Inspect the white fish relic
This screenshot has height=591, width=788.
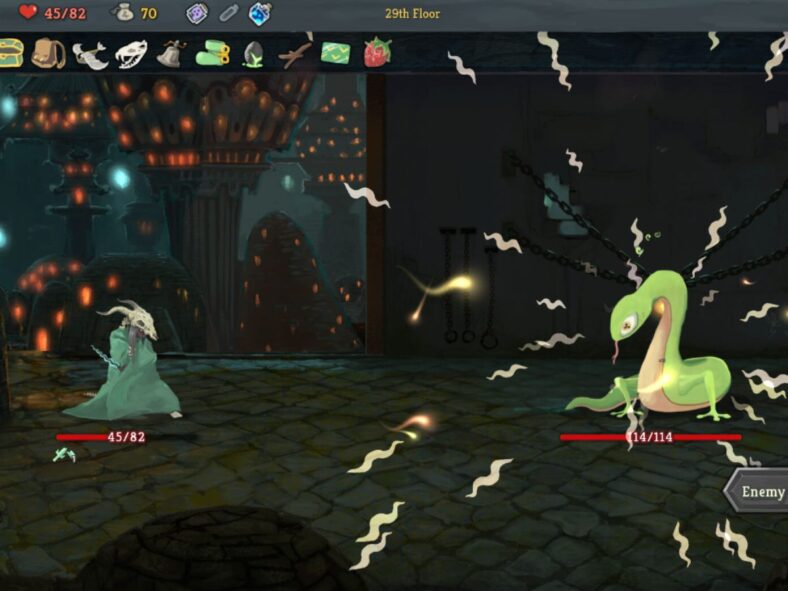pos(89,53)
